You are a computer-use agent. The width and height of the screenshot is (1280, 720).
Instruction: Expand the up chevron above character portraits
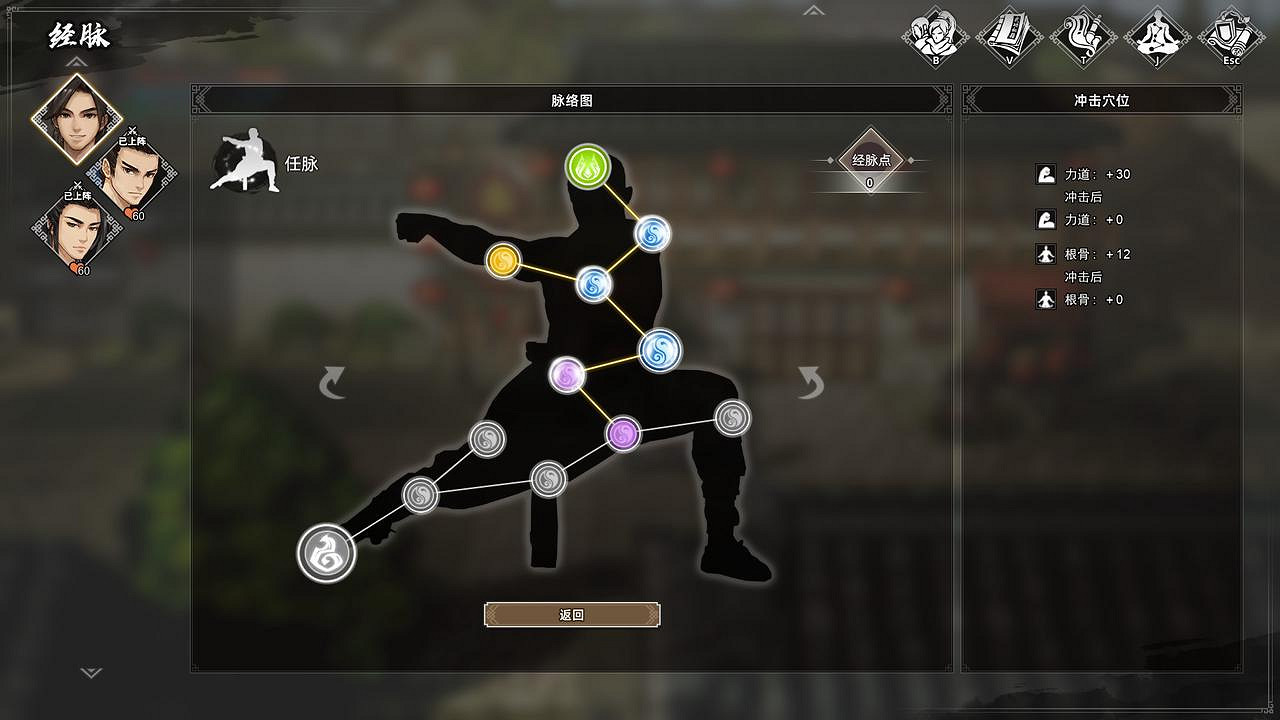(75, 62)
